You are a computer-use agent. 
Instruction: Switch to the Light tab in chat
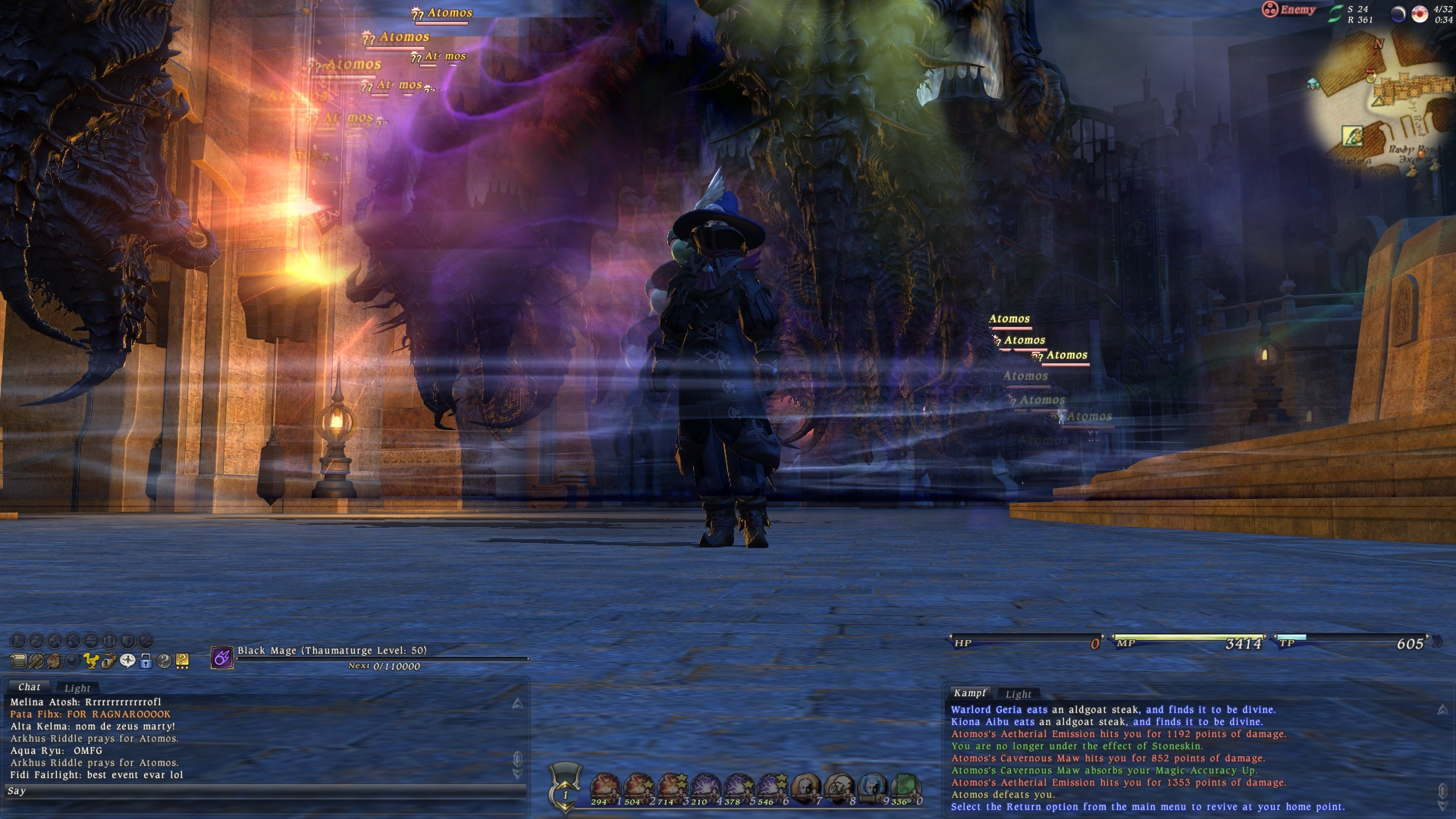(77, 688)
